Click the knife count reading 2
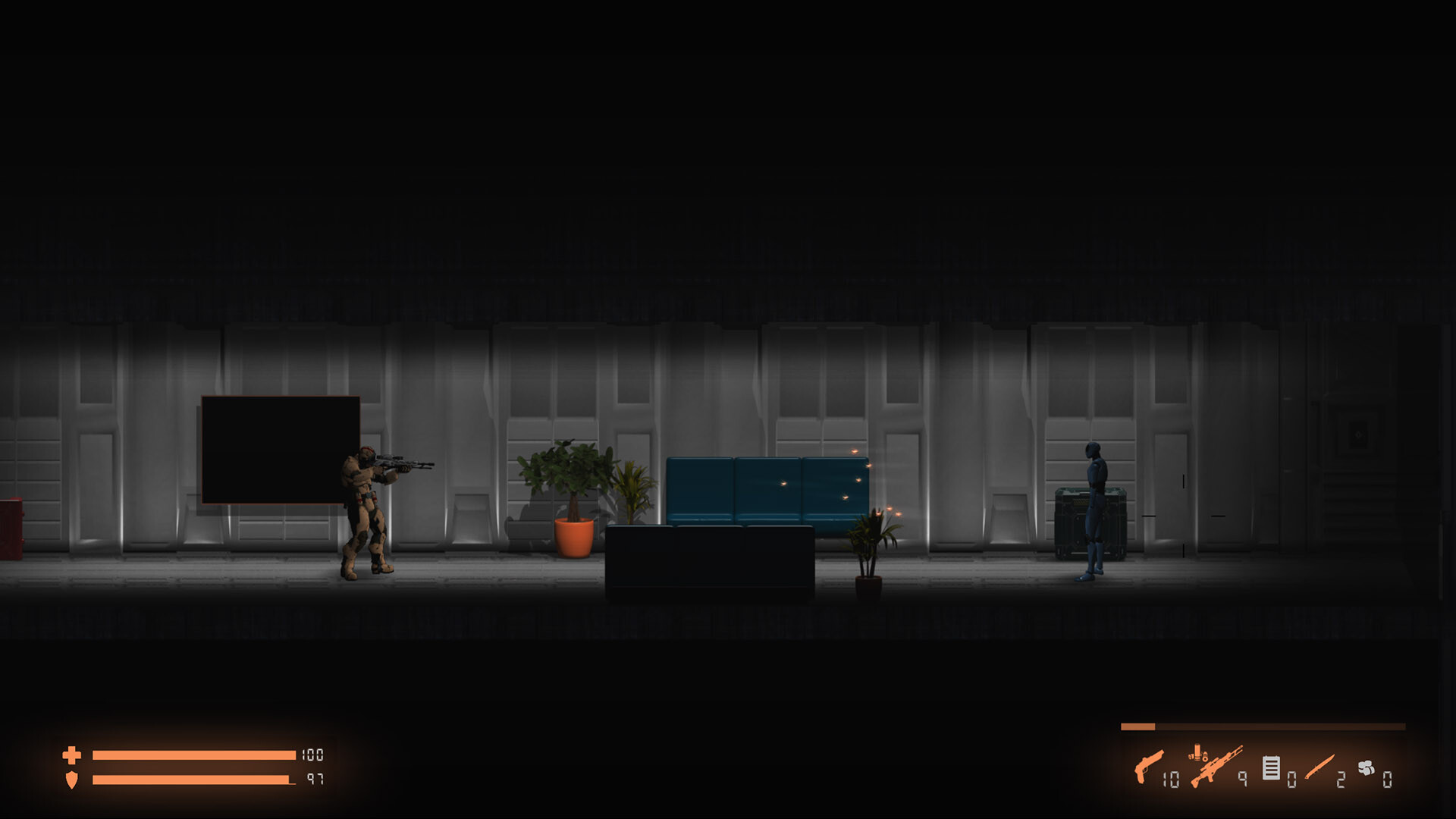This screenshot has height=819, width=1456. click(x=1339, y=780)
